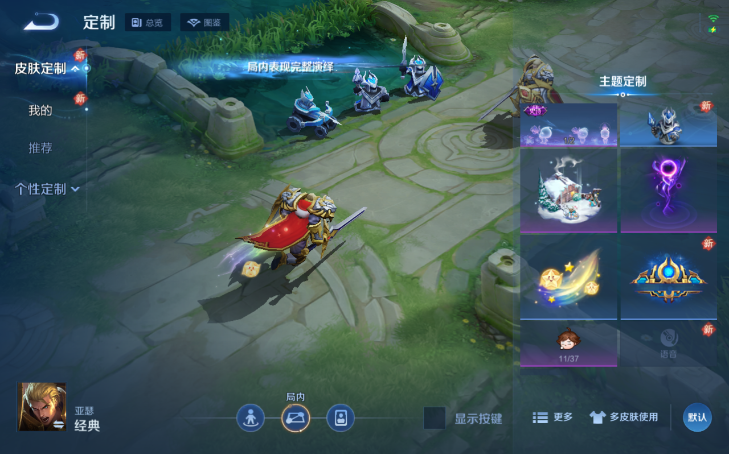Select the shooting star effect tile
Screen dimensions: 729x454
pos(567,277)
